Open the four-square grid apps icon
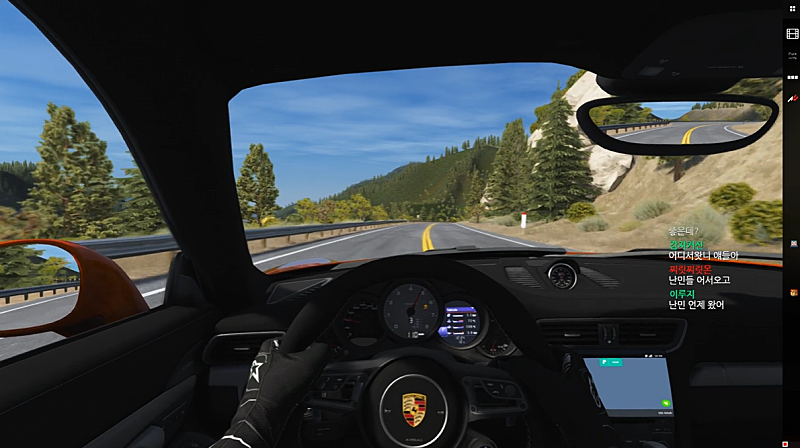 (x=792, y=7)
